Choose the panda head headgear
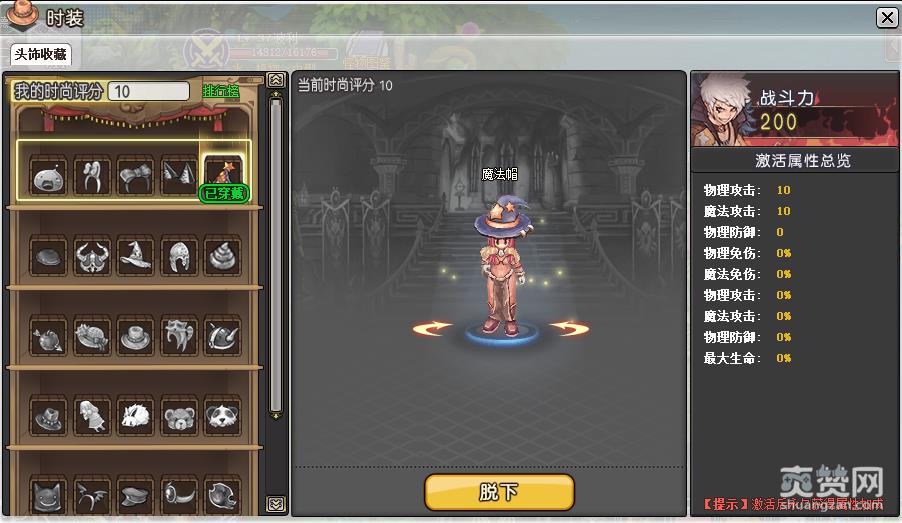902x523 pixels. point(222,415)
